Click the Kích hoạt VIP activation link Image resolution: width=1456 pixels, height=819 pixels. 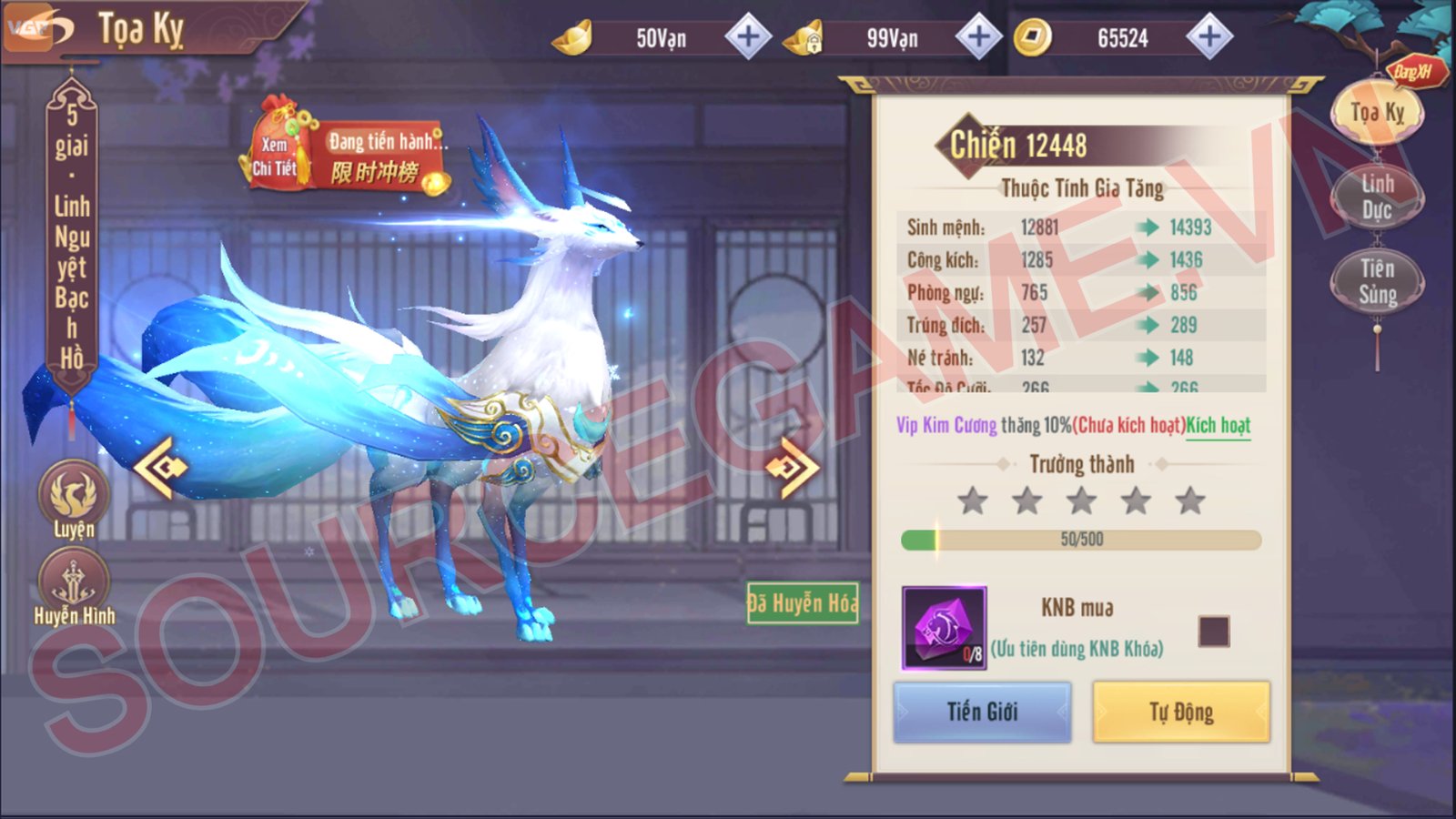click(1218, 425)
